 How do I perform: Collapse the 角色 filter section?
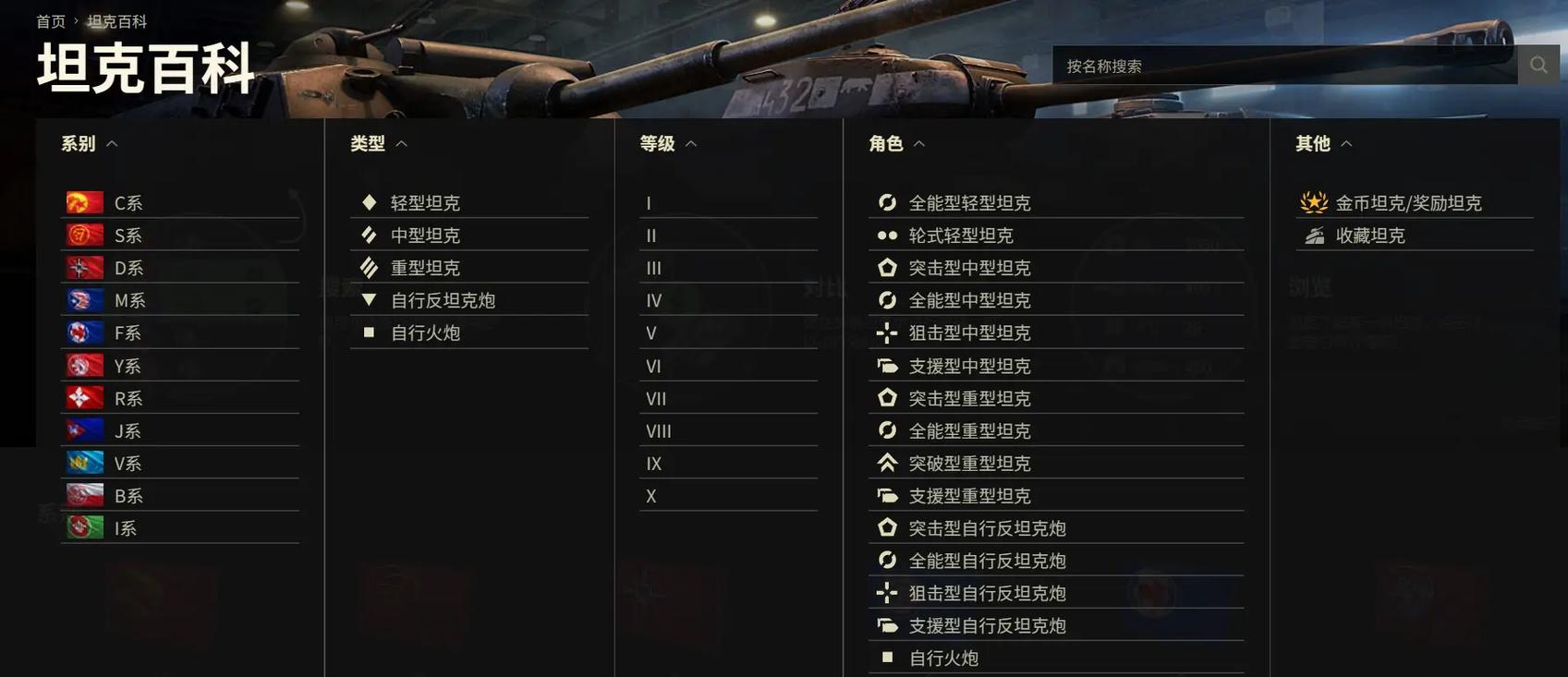click(x=917, y=141)
